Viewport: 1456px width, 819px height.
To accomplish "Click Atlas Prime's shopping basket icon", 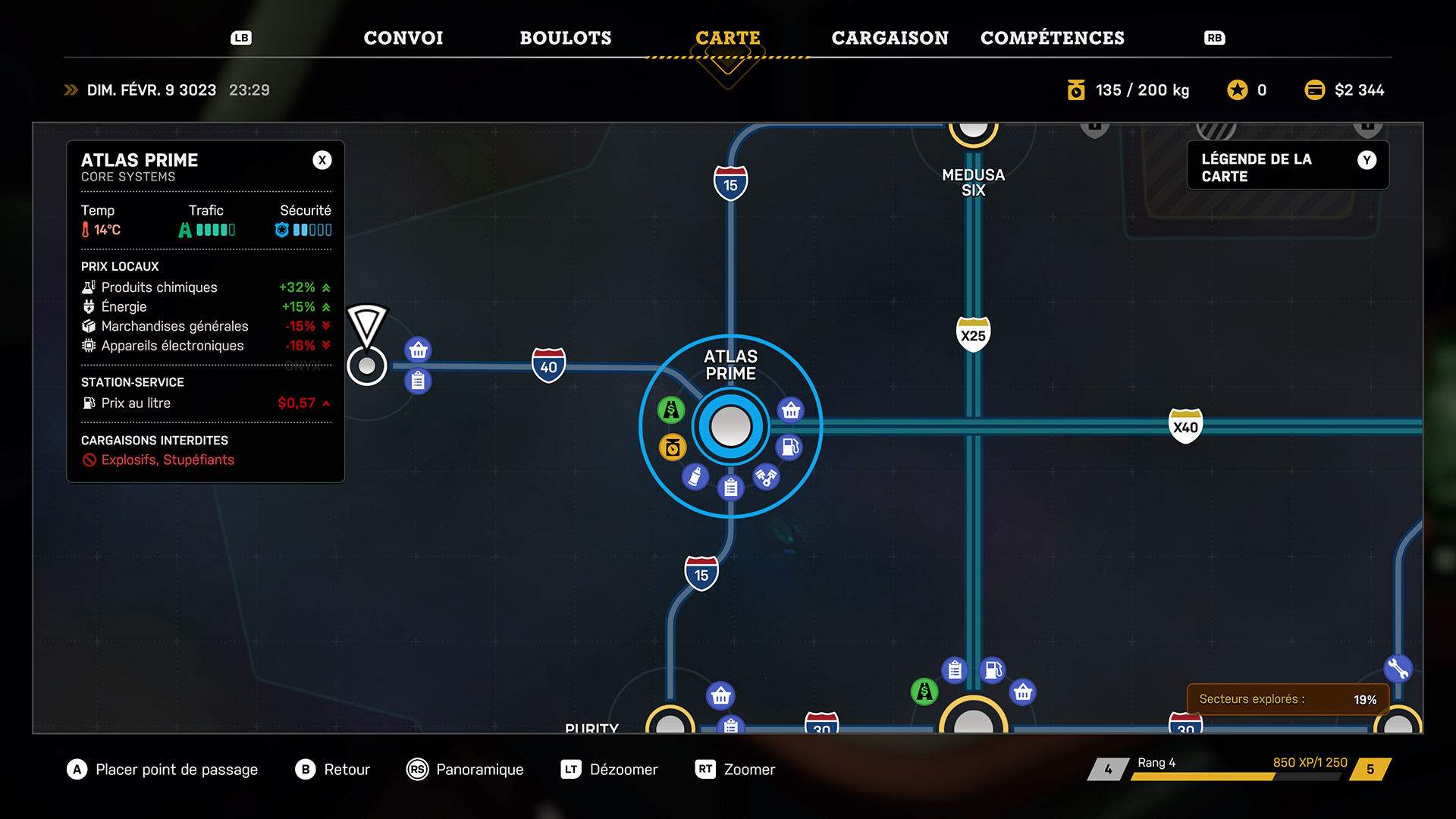I will [791, 410].
